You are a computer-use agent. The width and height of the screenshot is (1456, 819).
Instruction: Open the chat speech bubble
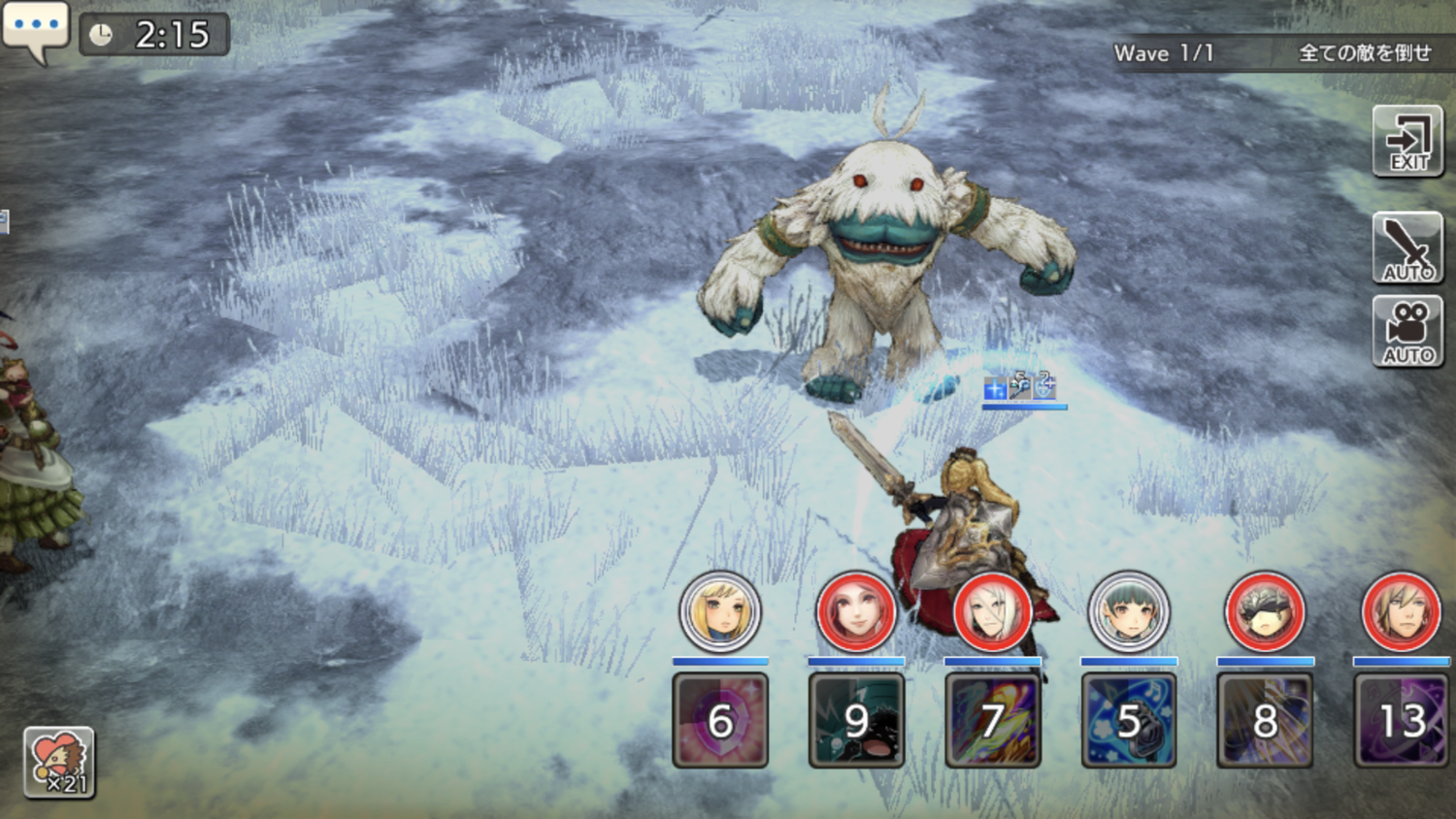(36, 27)
